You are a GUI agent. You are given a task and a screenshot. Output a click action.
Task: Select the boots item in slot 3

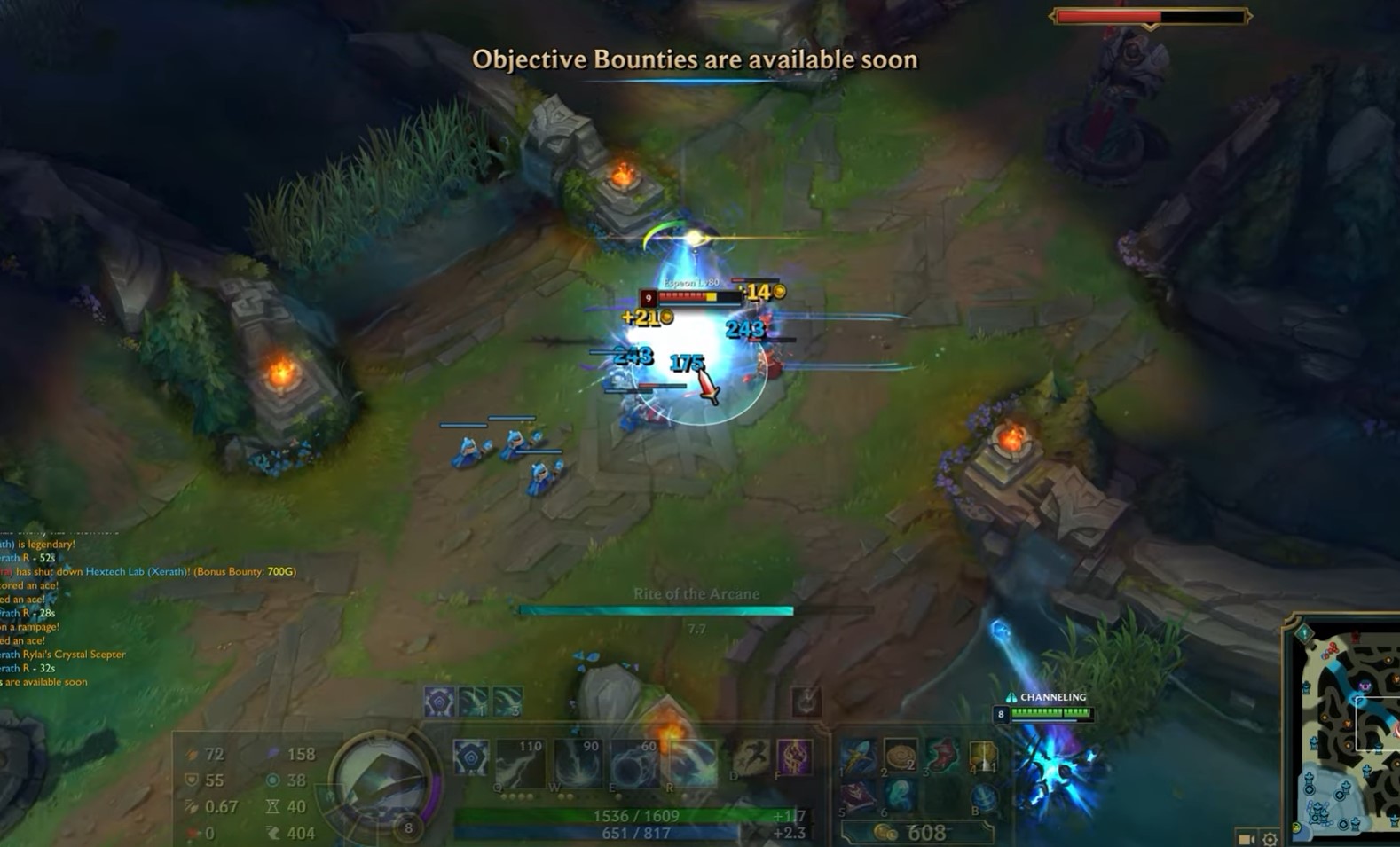pyautogui.click(x=942, y=755)
